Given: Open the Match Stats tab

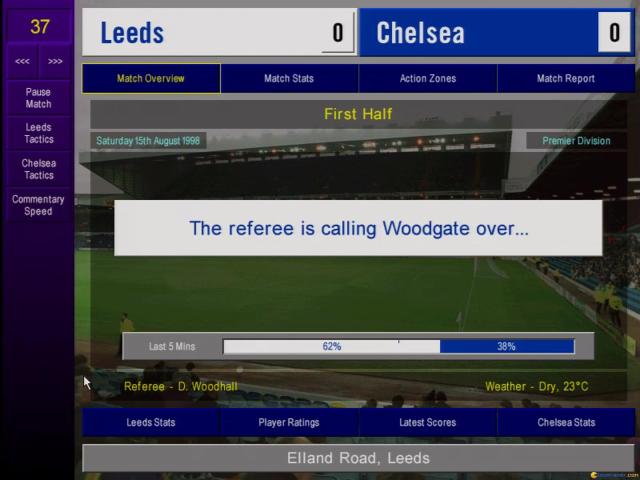Looking at the screenshot, I should pyautogui.click(x=289, y=78).
